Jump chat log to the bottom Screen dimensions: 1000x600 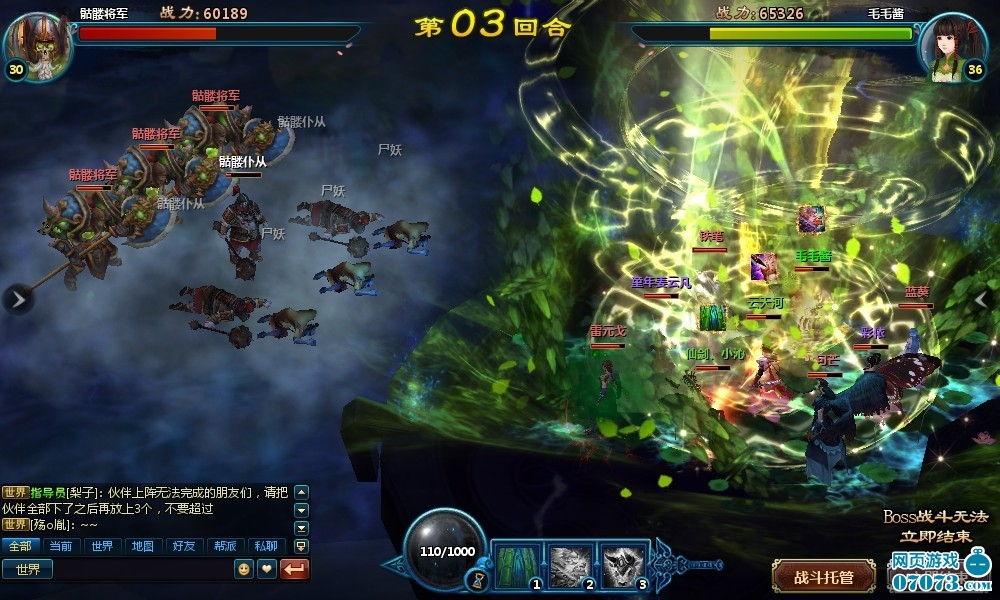(301, 546)
